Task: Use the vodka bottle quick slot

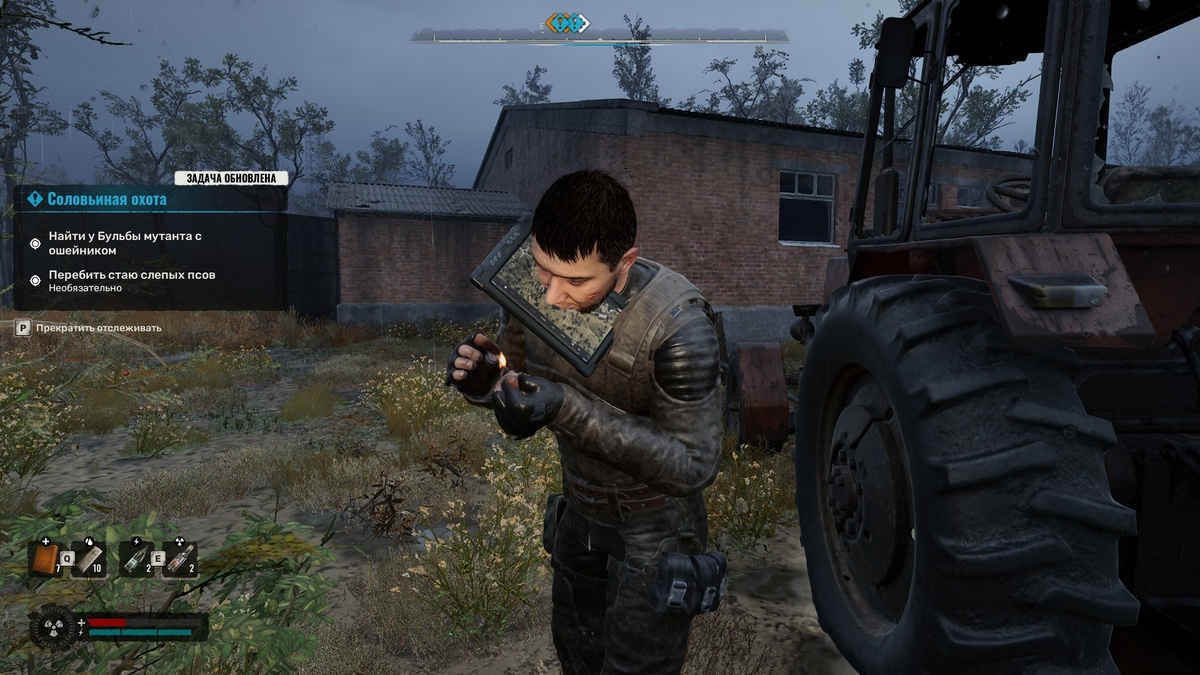Action: coord(179,560)
